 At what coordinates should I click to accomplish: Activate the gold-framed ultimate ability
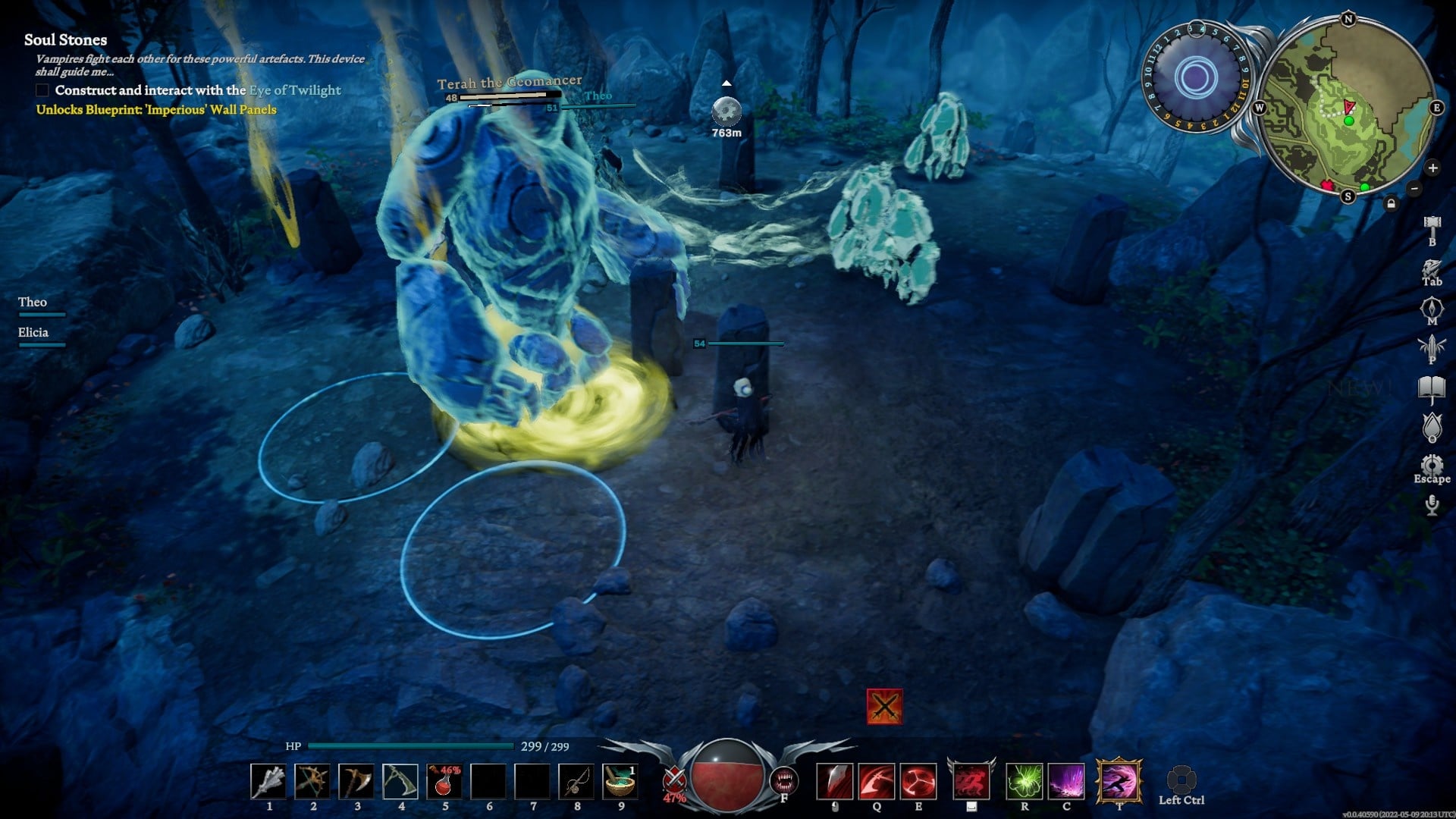click(1119, 781)
